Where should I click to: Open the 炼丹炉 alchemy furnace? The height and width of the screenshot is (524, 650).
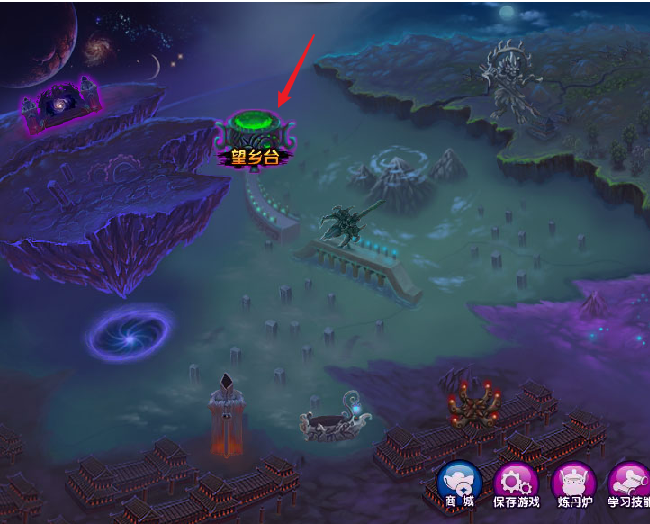pyautogui.click(x=574, y=485)
